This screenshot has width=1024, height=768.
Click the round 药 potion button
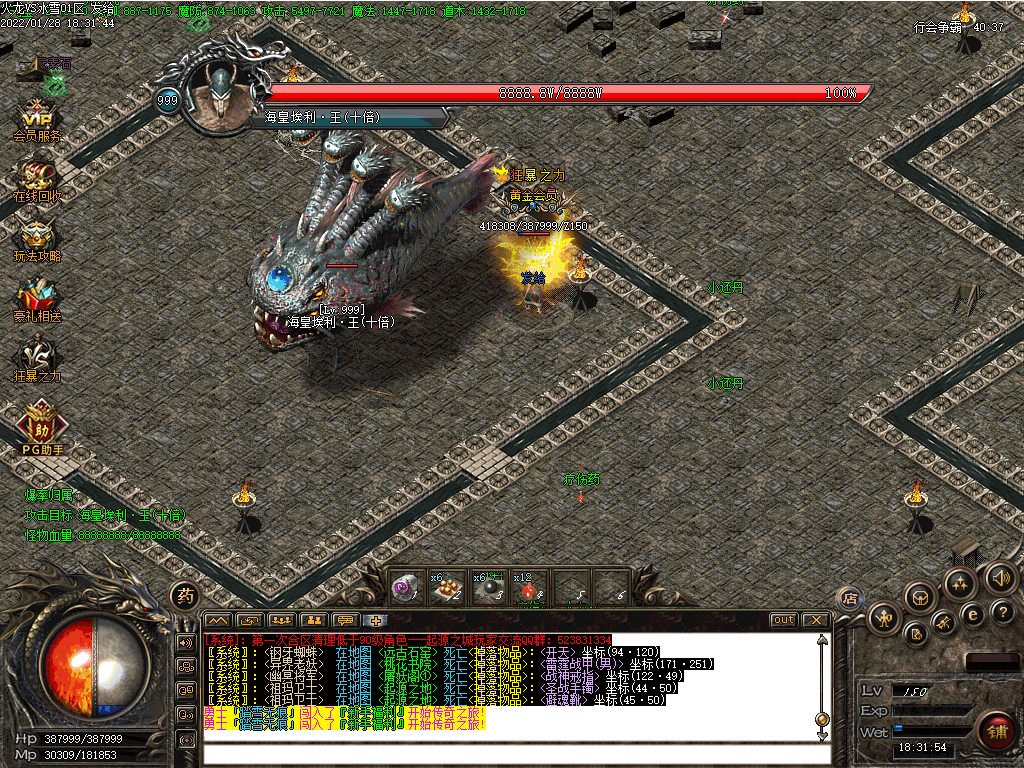coord(185,596)
